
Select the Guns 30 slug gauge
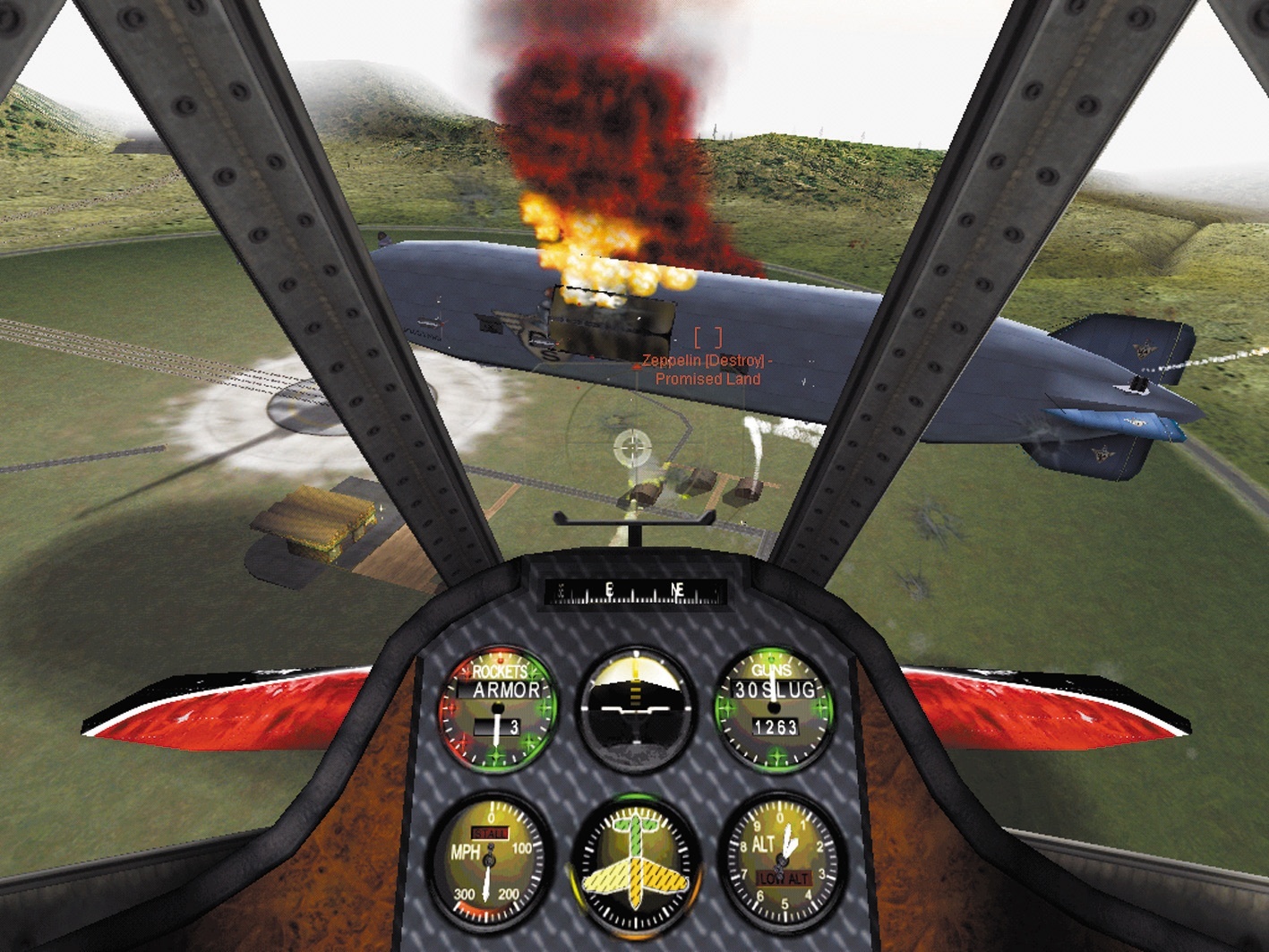pyautogui.click(x=774, y=708)
